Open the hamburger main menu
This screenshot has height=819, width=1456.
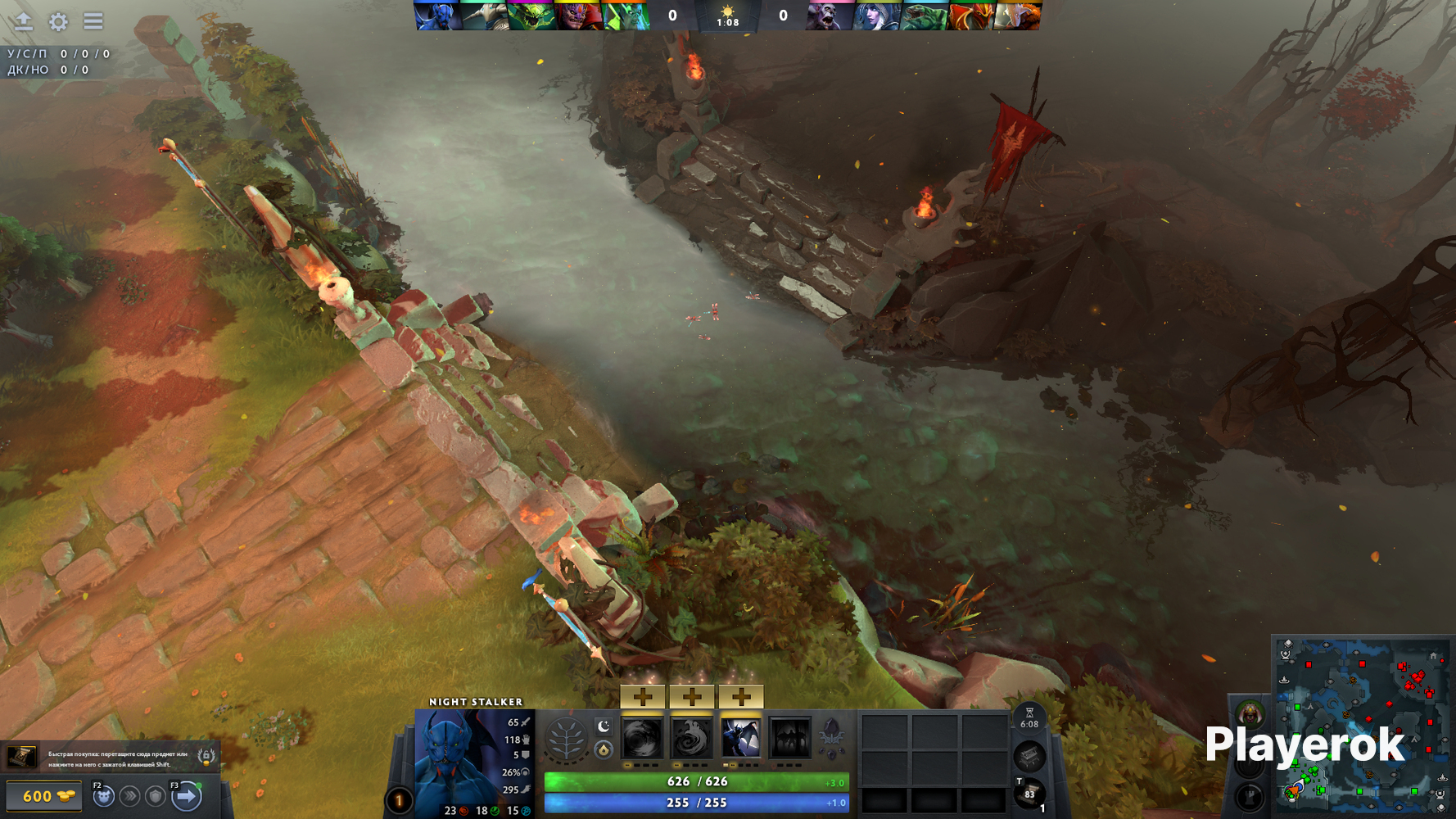(93, 21)
